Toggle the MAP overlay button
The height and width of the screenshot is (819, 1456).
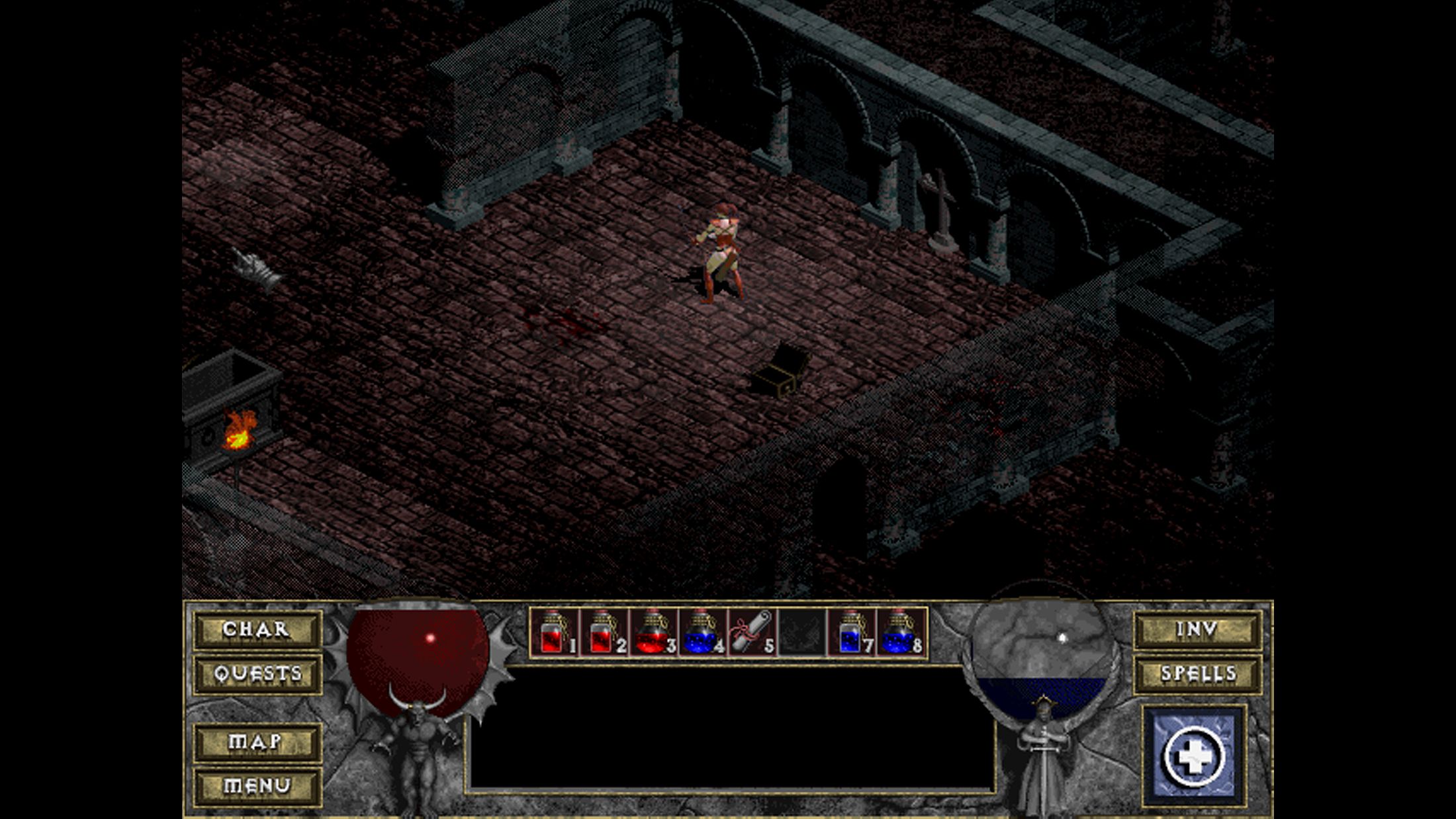coord(257,742)
